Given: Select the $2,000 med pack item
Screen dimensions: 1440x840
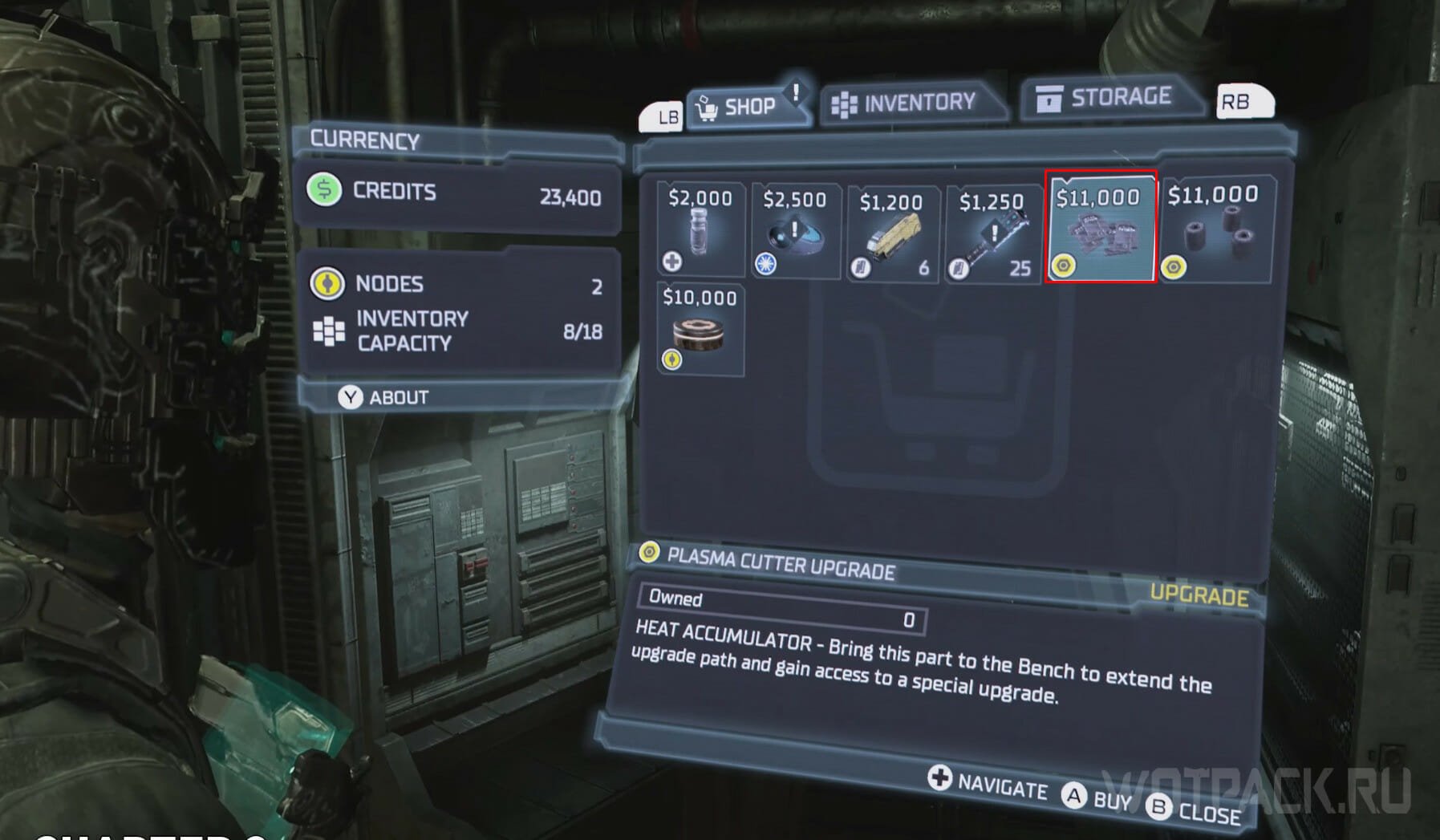Looking at the screenshot, I should click(700, 229).
